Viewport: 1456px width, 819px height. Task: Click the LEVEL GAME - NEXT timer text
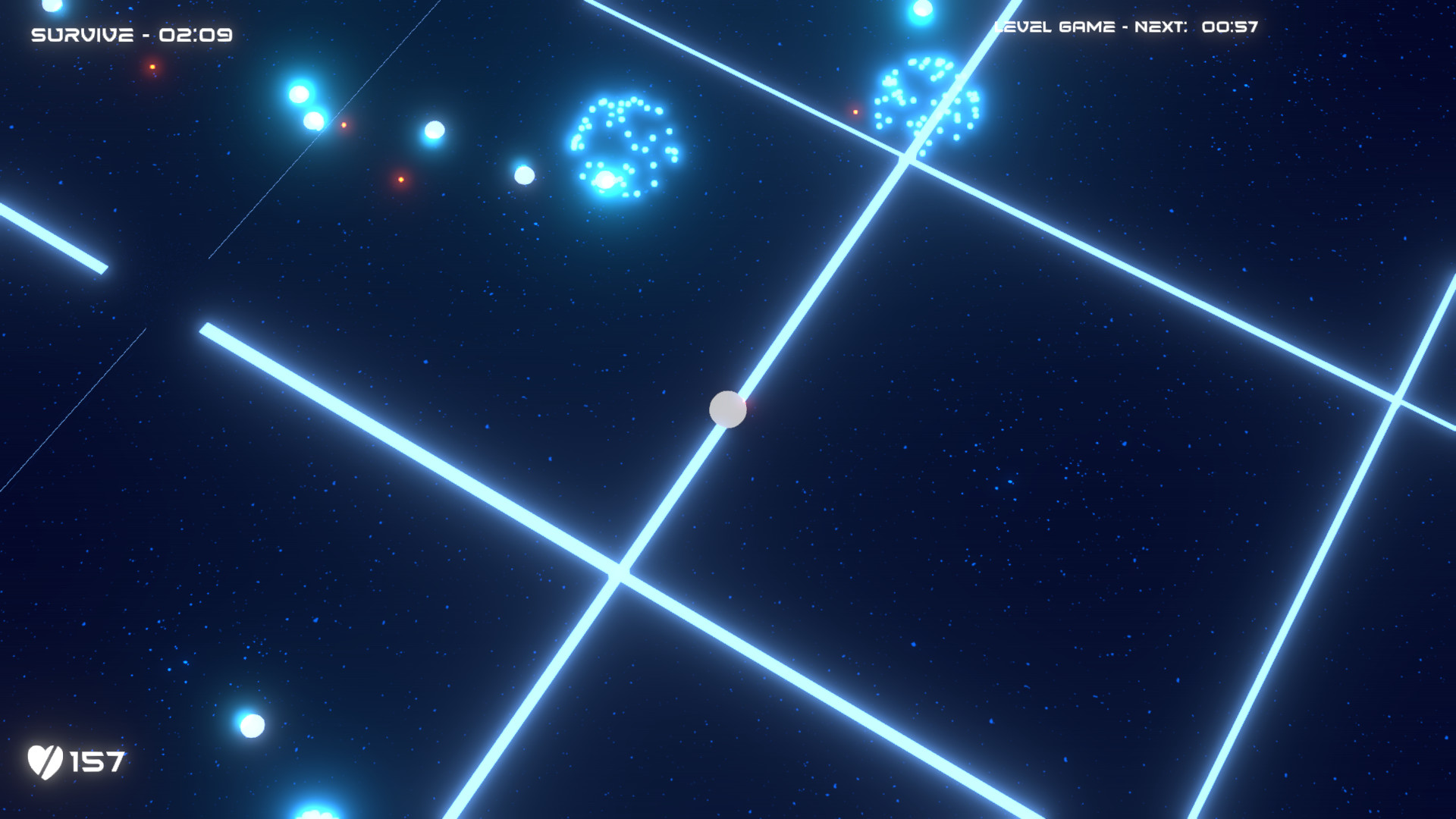(1093, 26)
